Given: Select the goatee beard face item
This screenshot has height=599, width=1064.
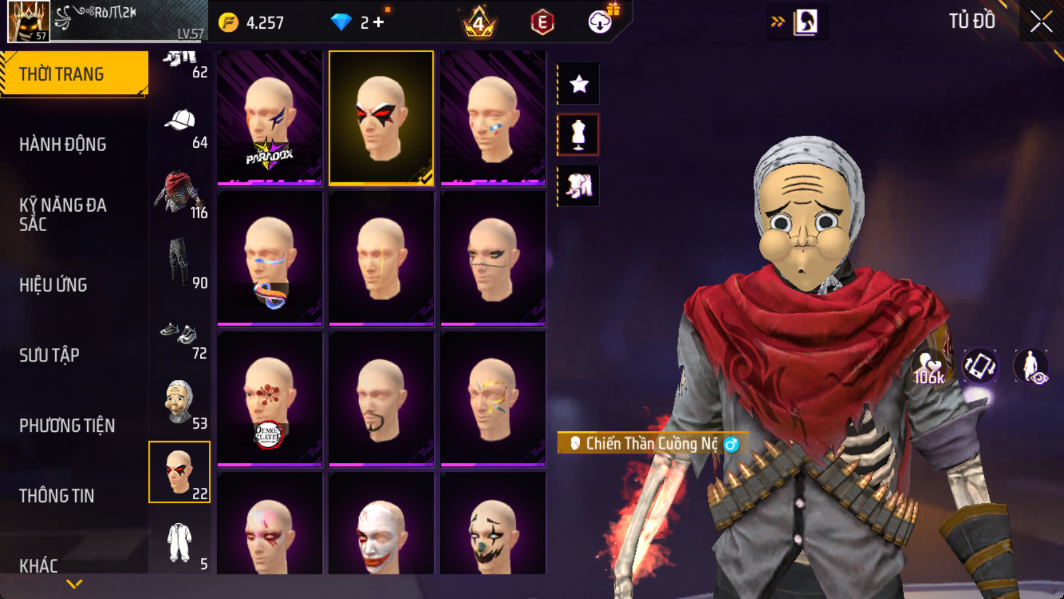Looking at the screenshot, I should coord(381,400).
